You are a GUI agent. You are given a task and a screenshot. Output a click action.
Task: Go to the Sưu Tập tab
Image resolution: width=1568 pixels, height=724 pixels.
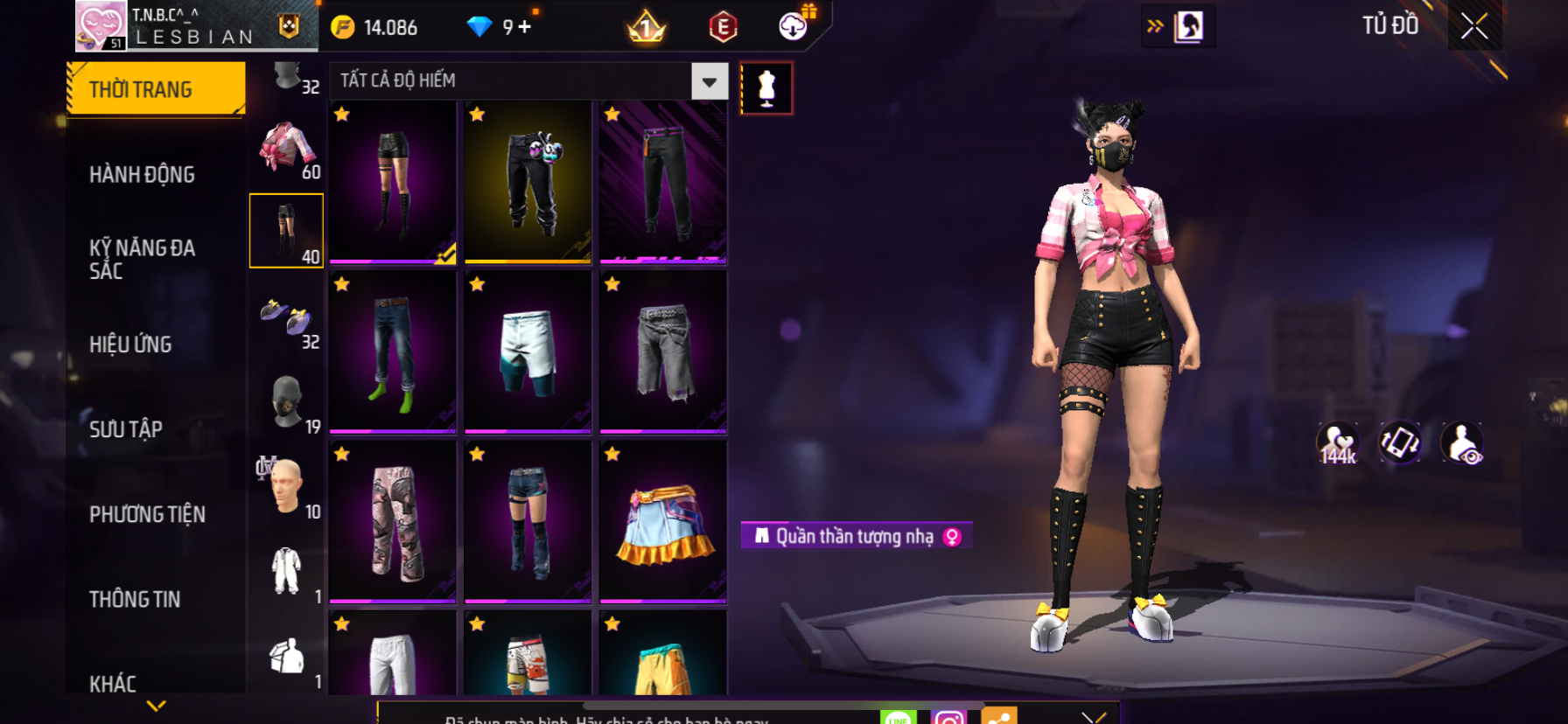click(x=126, y=429)
